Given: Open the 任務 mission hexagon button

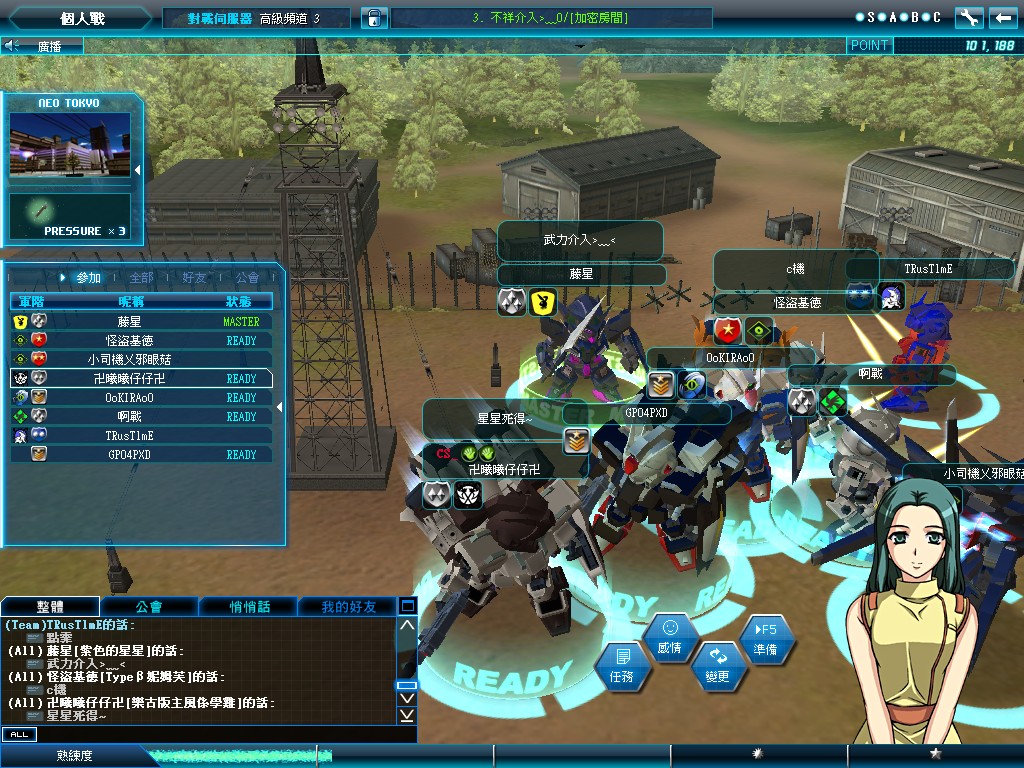Looking at the screenshot, I should (x=621, y=667).
